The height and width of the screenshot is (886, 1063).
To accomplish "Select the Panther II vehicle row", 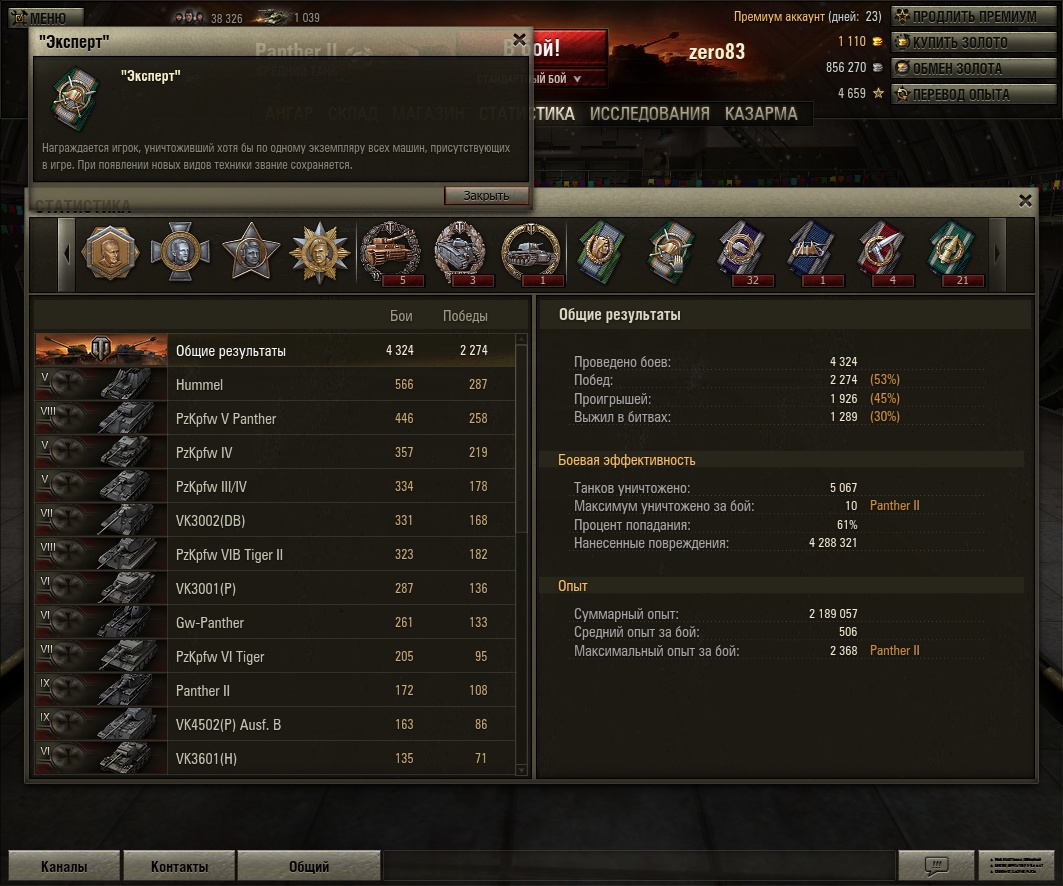I will (x=275, y=691).
